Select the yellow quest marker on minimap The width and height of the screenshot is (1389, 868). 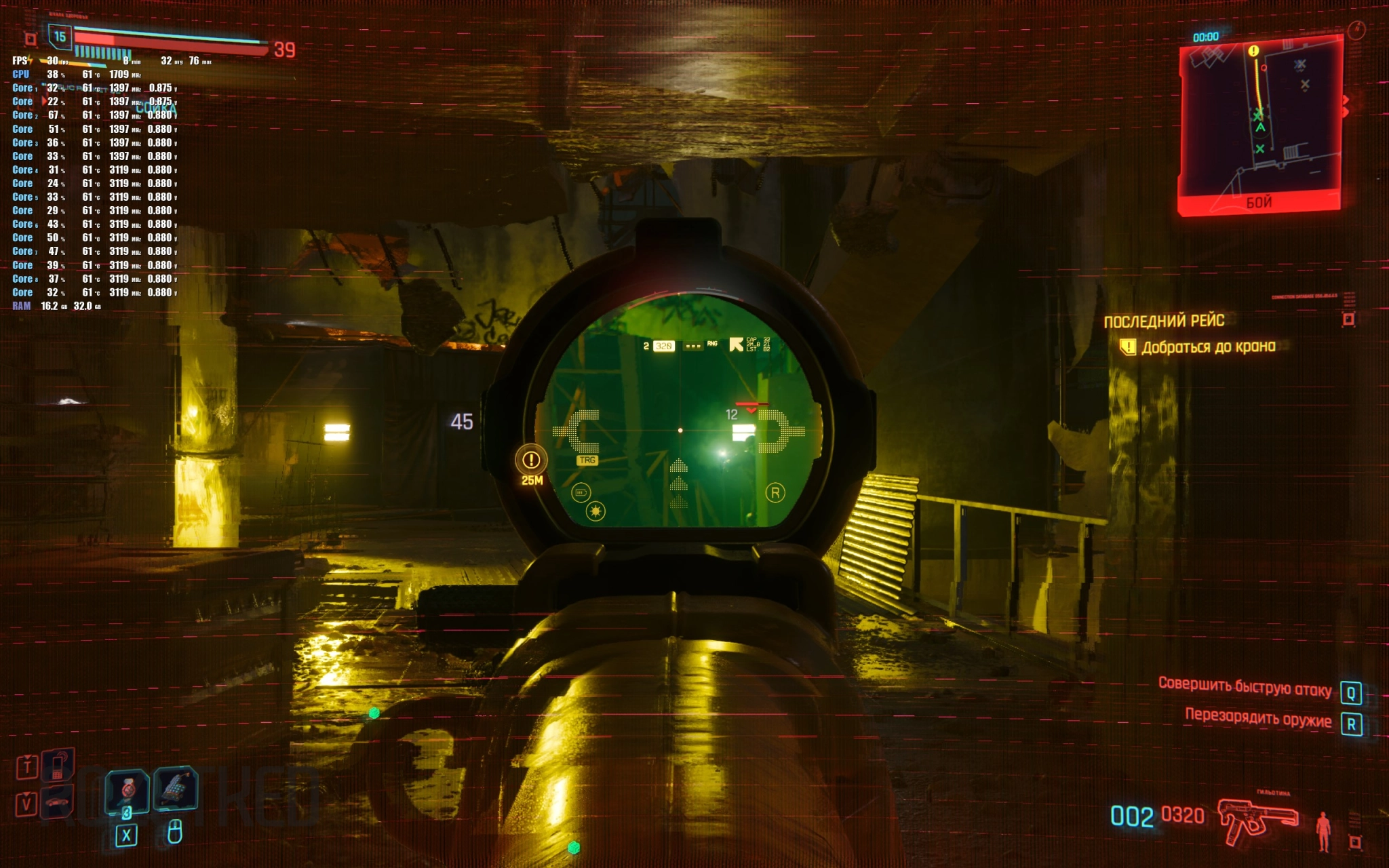(x=1253, y=51)
